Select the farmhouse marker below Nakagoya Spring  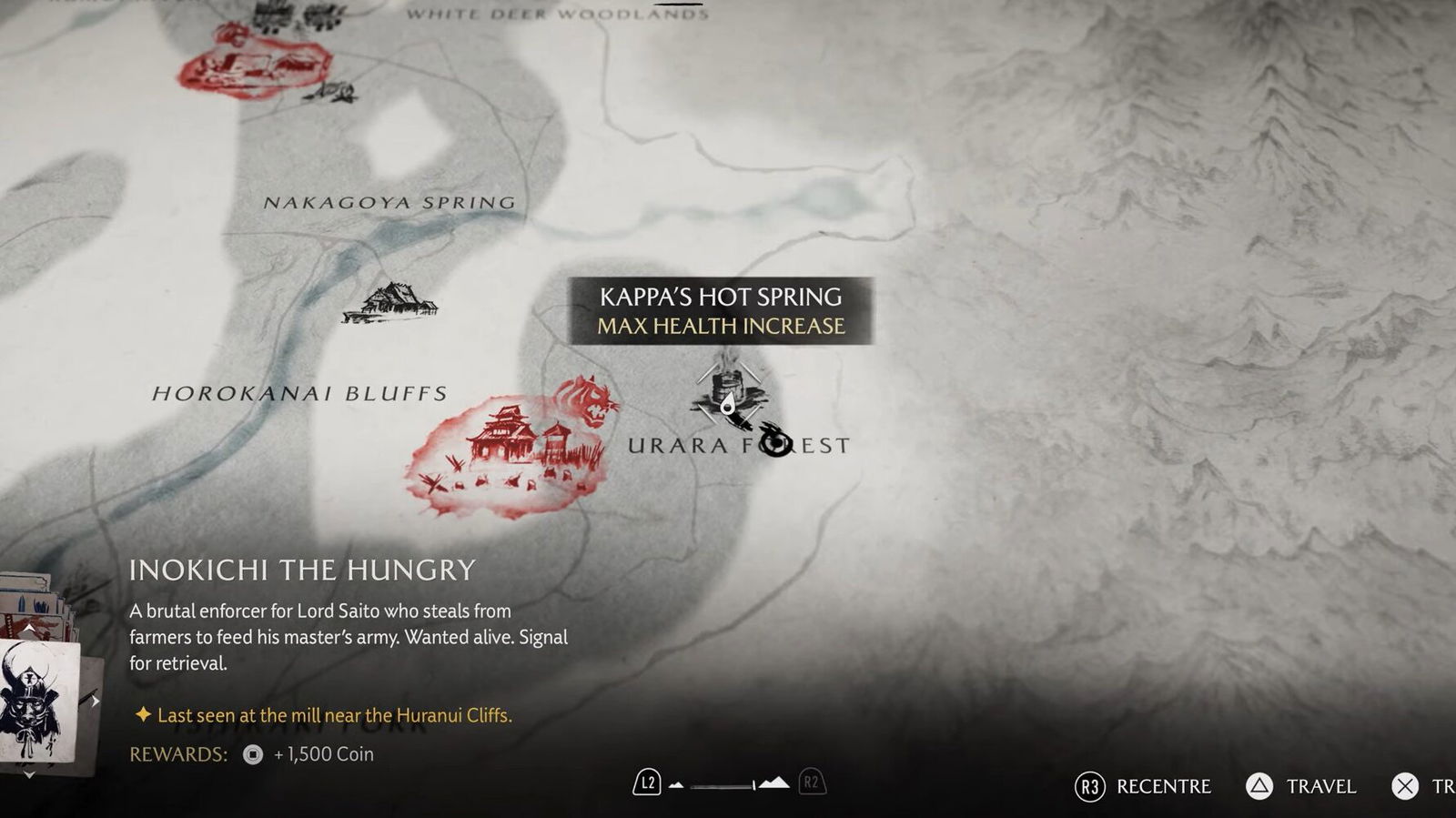click(x=389, y=303)
